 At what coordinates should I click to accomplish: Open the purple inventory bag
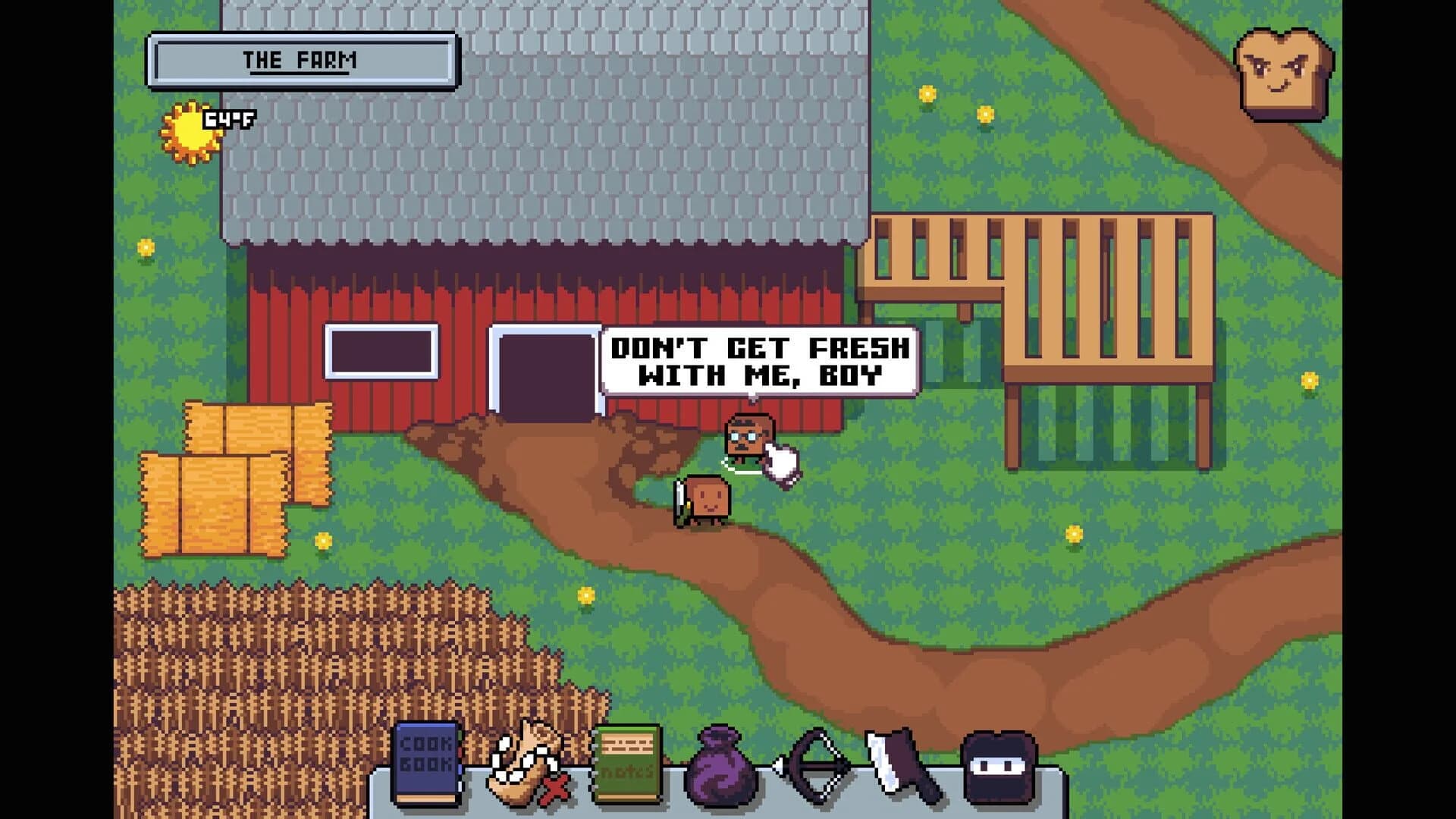pyautogui.click(x=722, y=766)
